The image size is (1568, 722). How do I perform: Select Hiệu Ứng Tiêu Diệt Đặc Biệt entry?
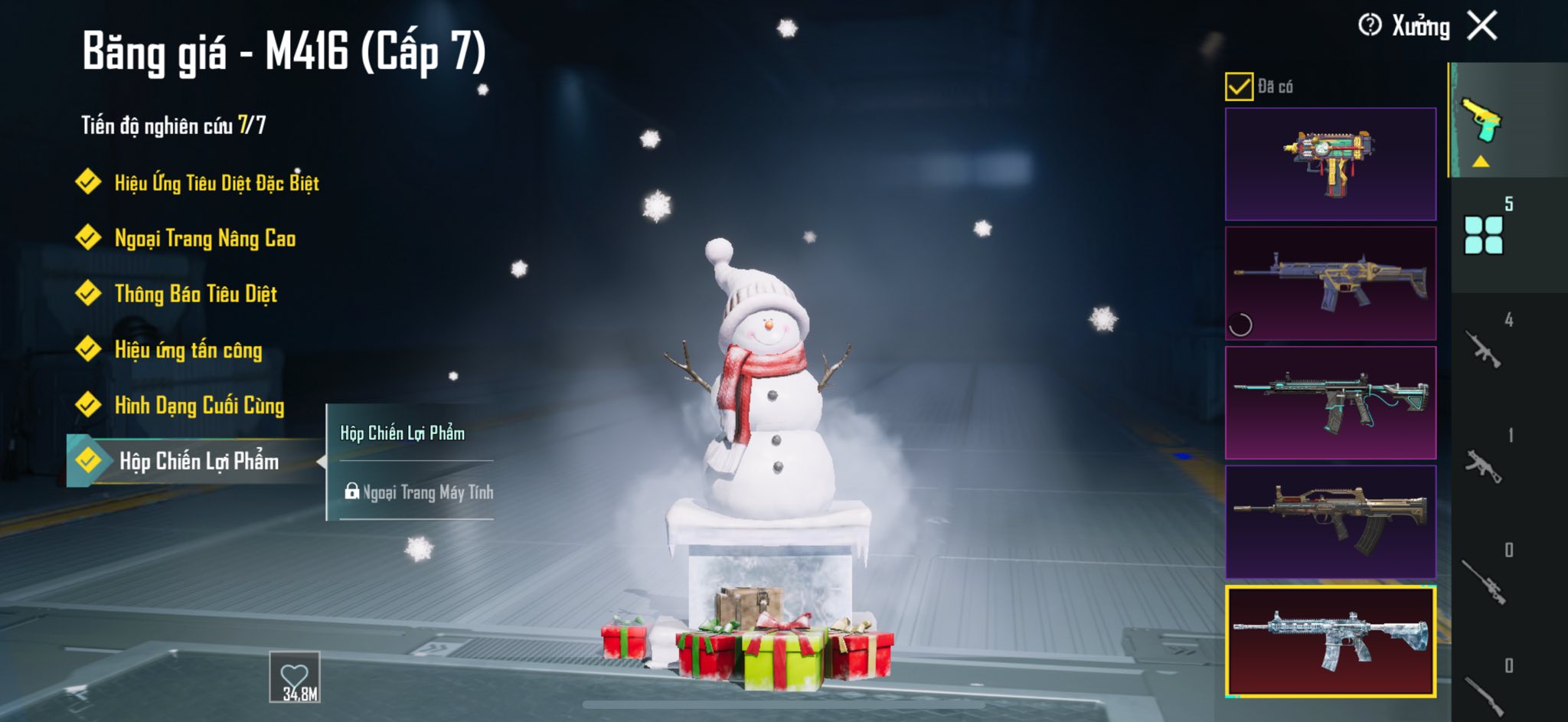tap(216, 183)
